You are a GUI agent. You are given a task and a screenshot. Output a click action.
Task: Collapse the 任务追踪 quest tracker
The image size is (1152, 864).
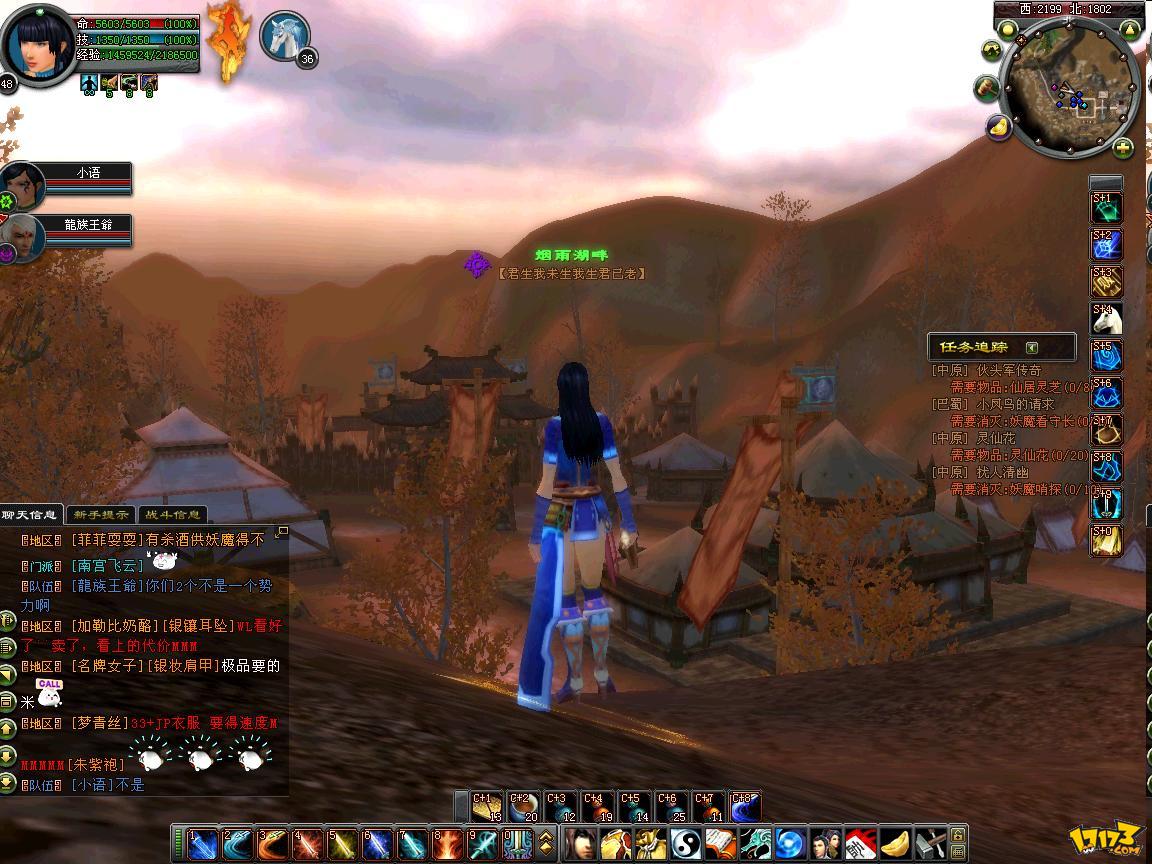(1032, 348)
